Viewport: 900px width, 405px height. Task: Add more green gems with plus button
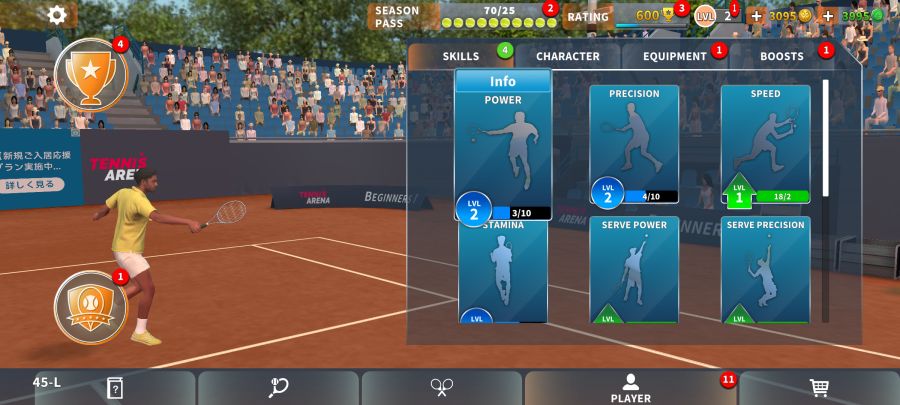(828, 16)
